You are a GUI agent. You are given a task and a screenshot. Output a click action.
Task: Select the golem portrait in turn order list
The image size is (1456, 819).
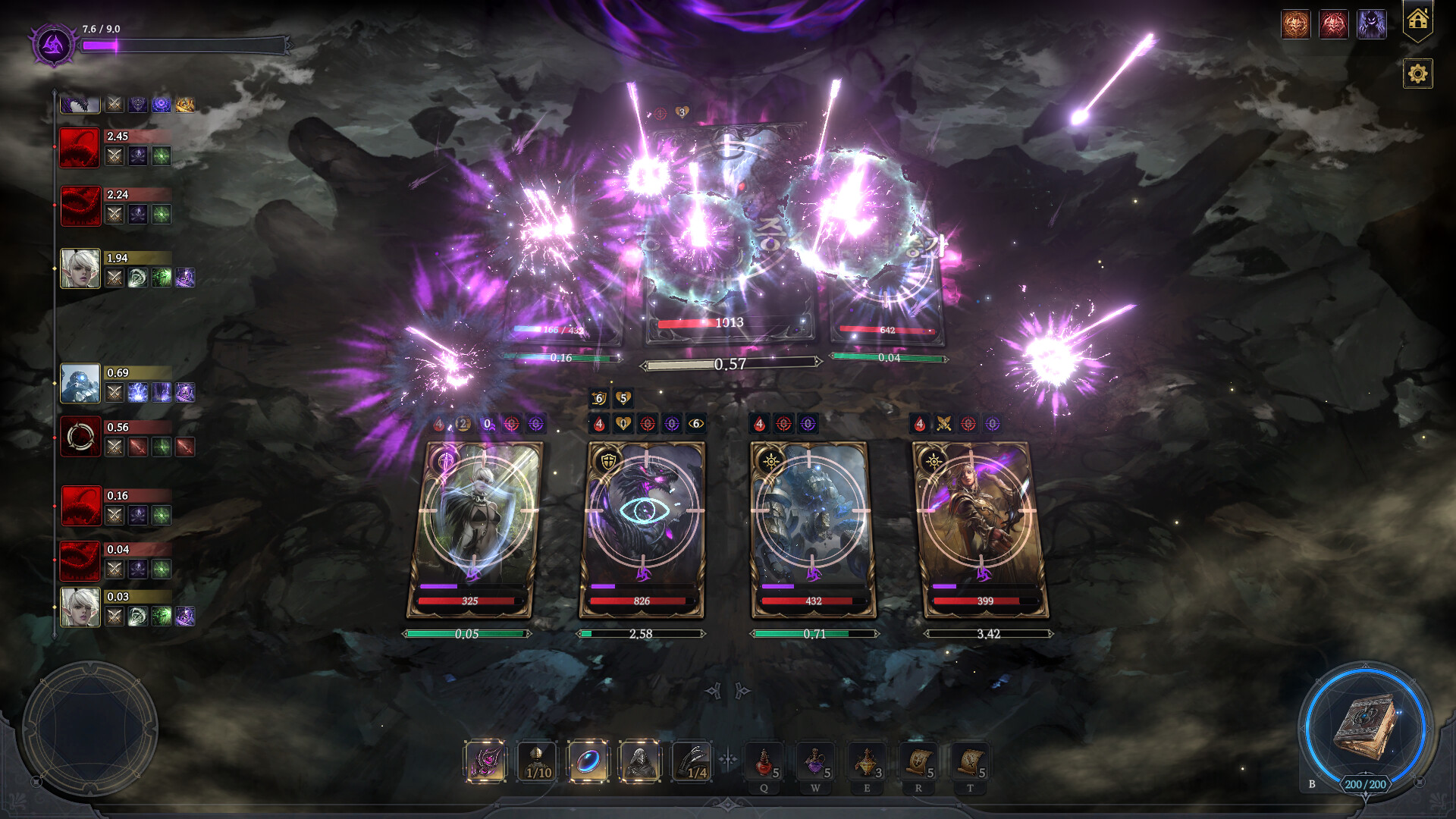[x=80, y=384]
